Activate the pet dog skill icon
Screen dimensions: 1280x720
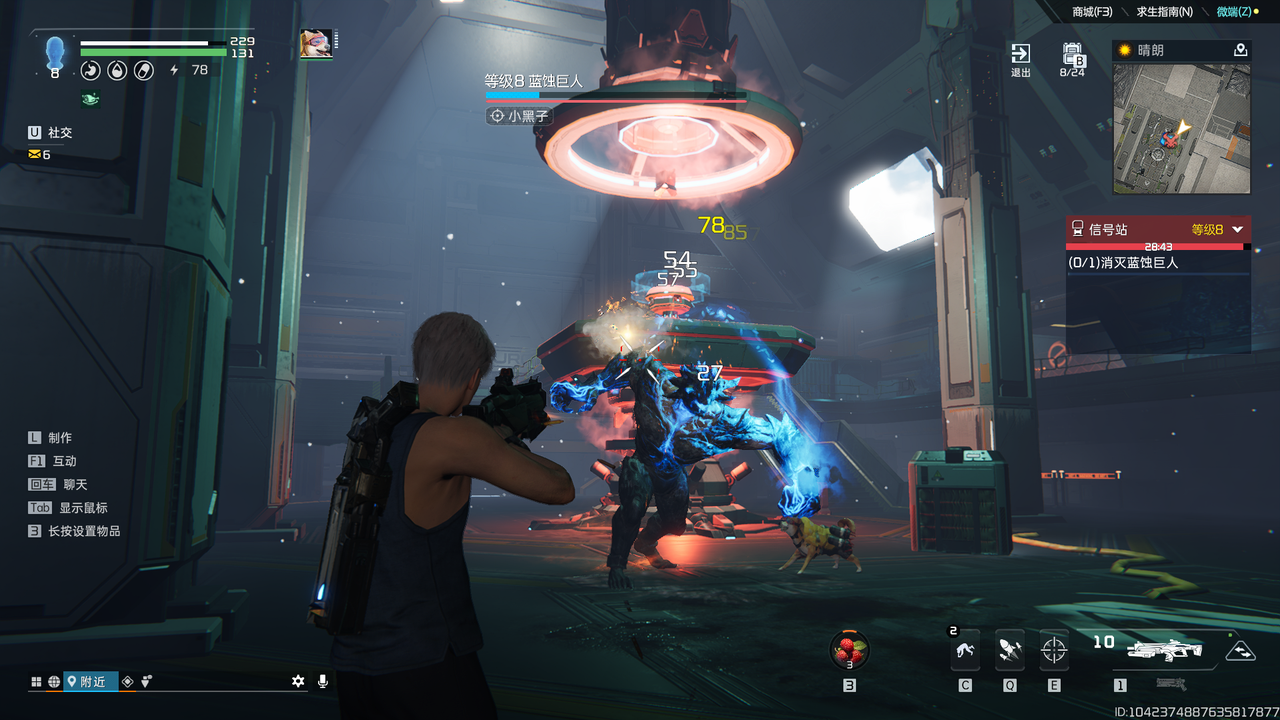pyautogui.click(x=965, y=651)
